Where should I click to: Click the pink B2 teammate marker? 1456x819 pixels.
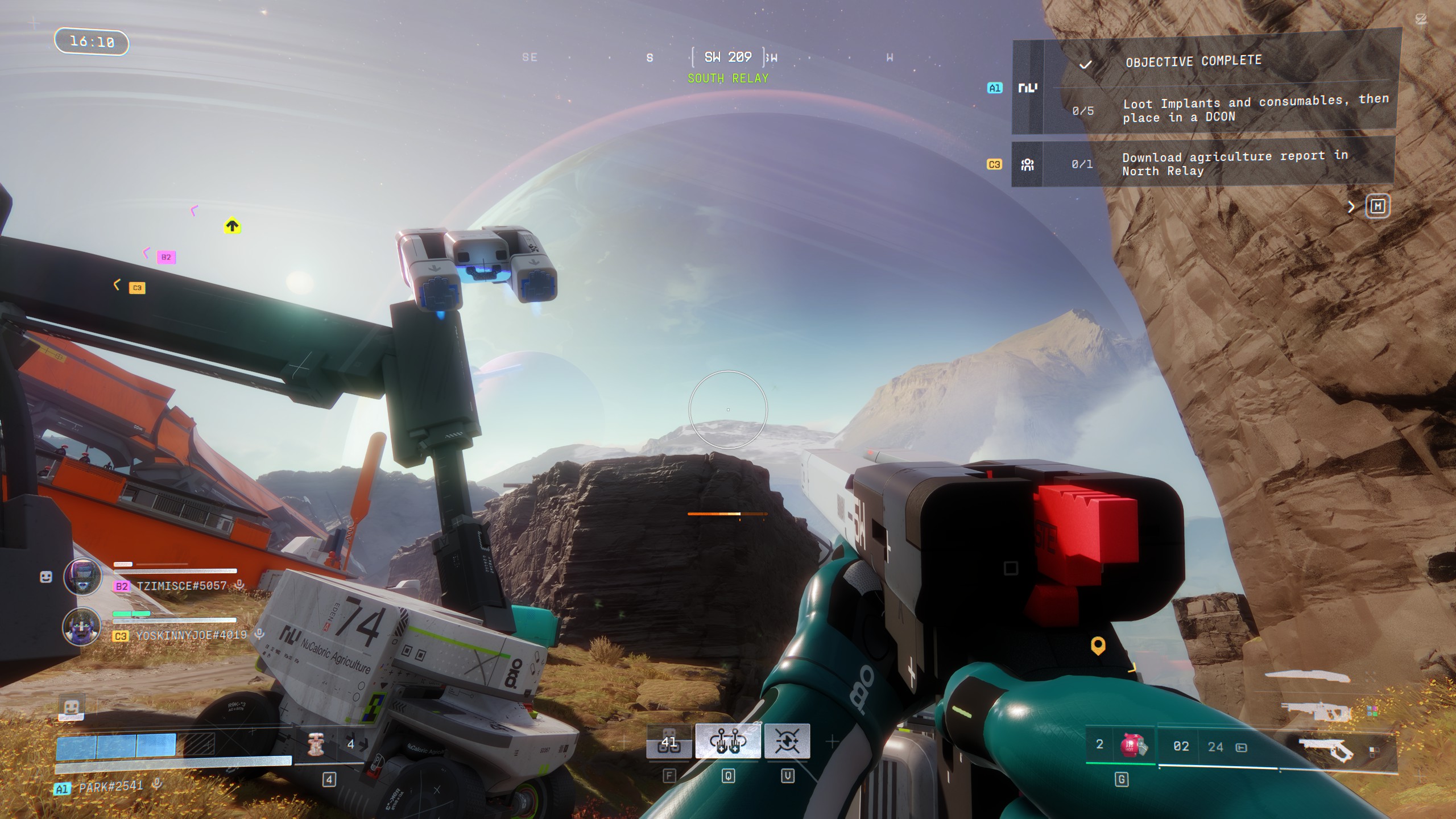pos(166,257)
